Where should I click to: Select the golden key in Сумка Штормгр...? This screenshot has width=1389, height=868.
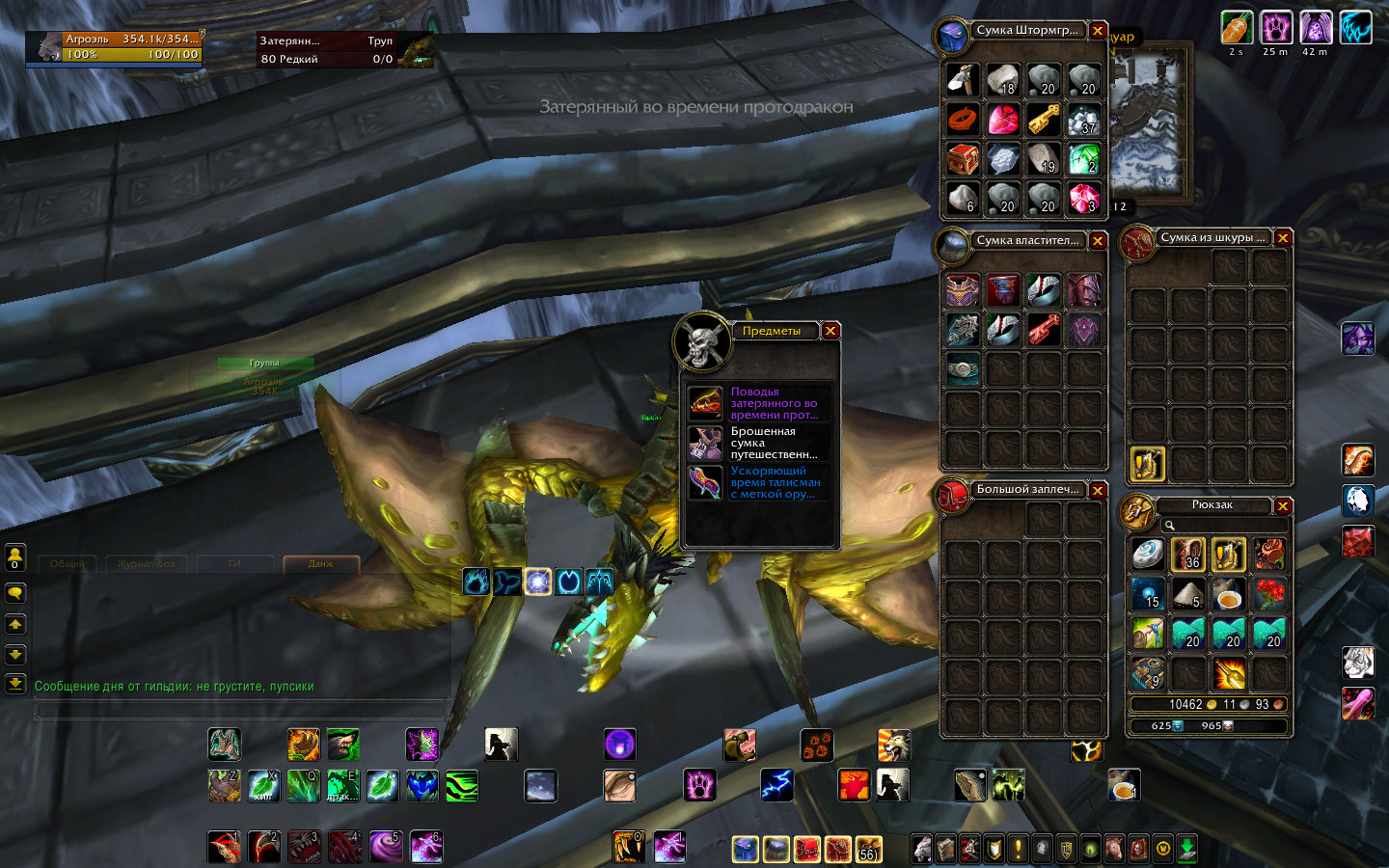(1043, 120)
